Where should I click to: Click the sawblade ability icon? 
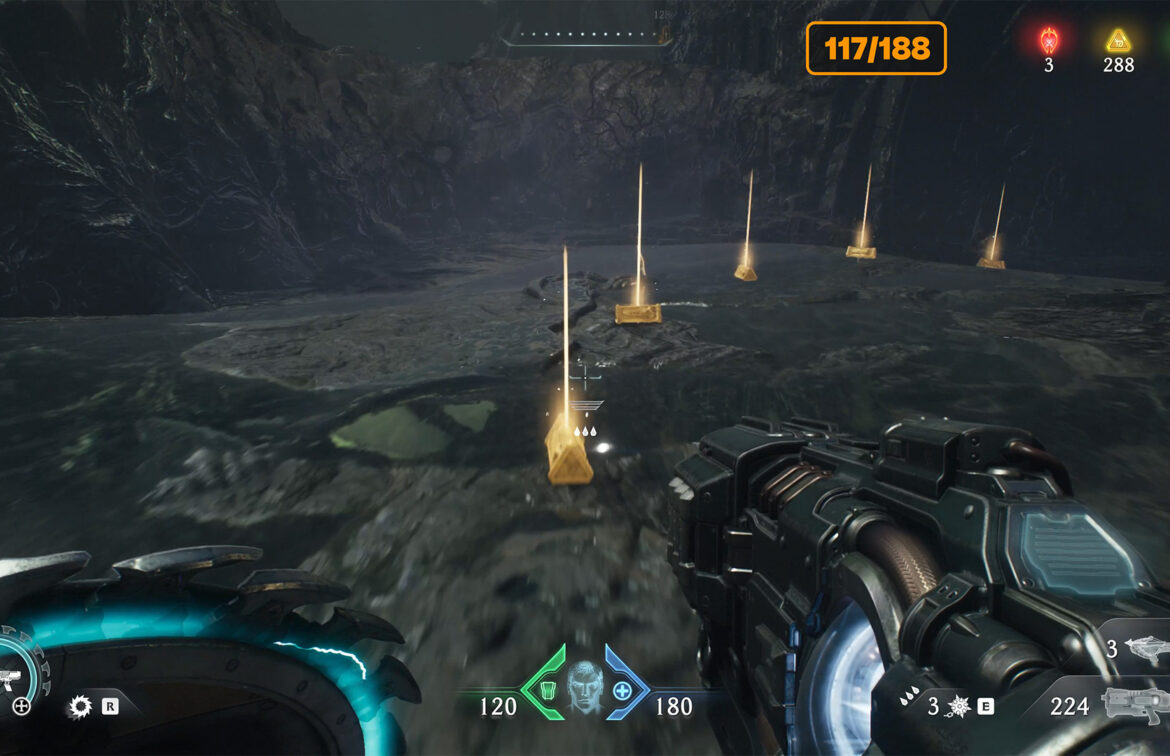point(80,707)
